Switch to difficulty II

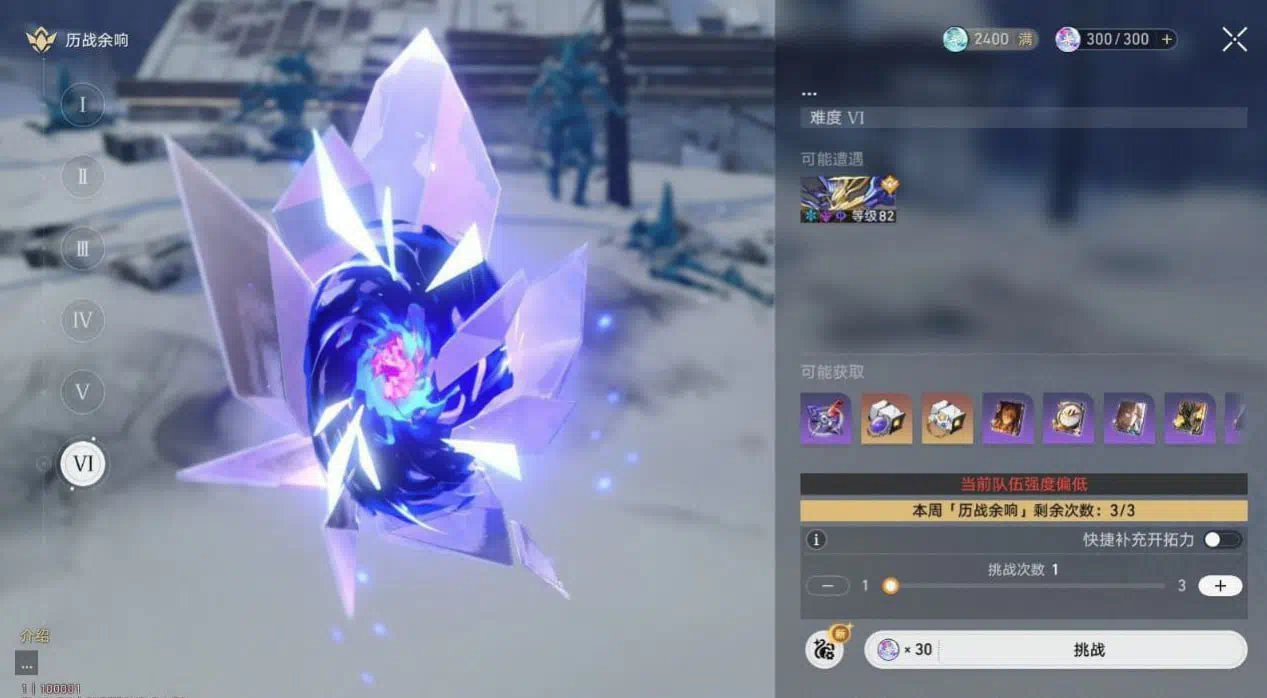[x=83, y=176]
